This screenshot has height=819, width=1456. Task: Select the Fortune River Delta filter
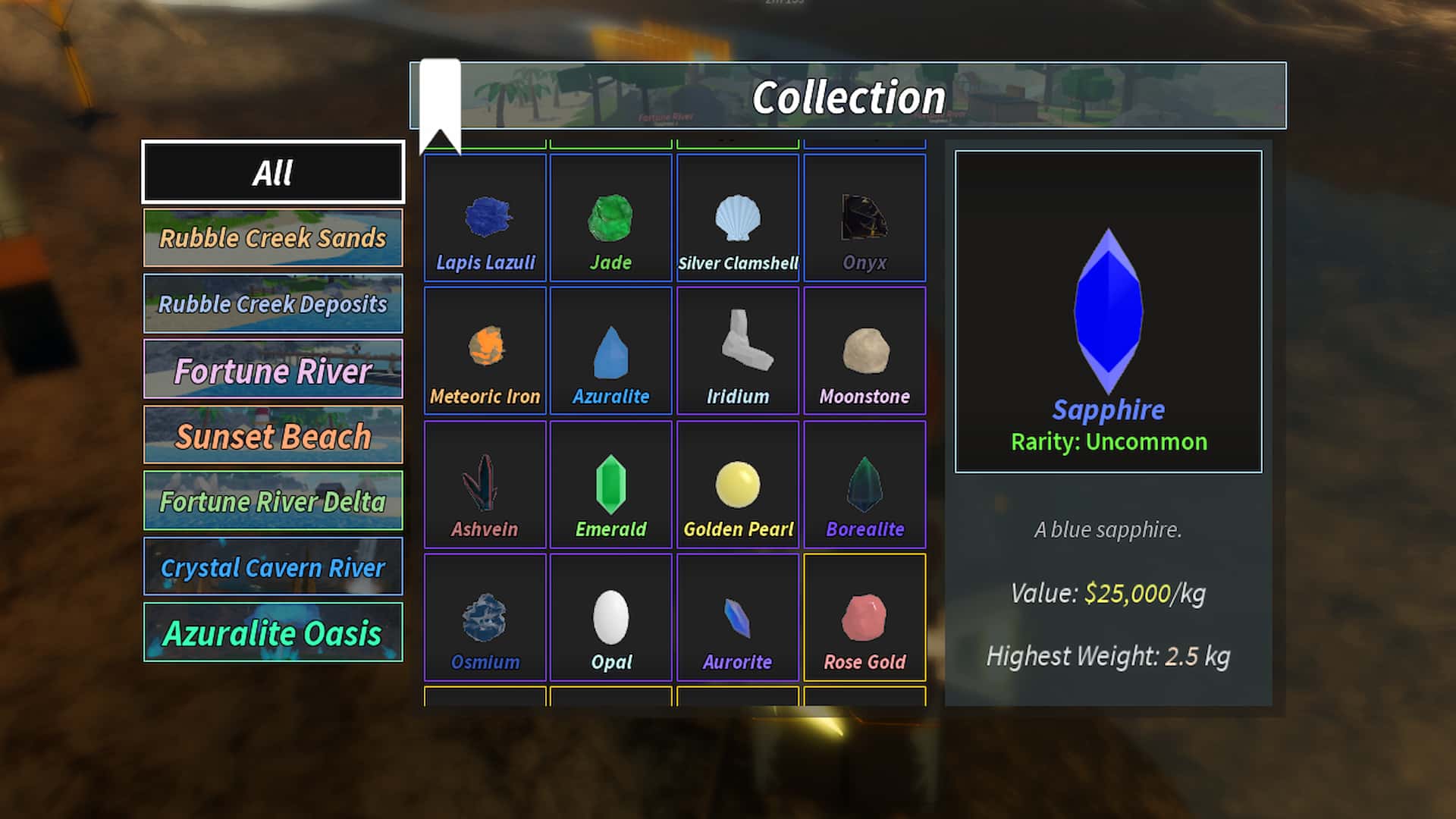click(273, 501)
